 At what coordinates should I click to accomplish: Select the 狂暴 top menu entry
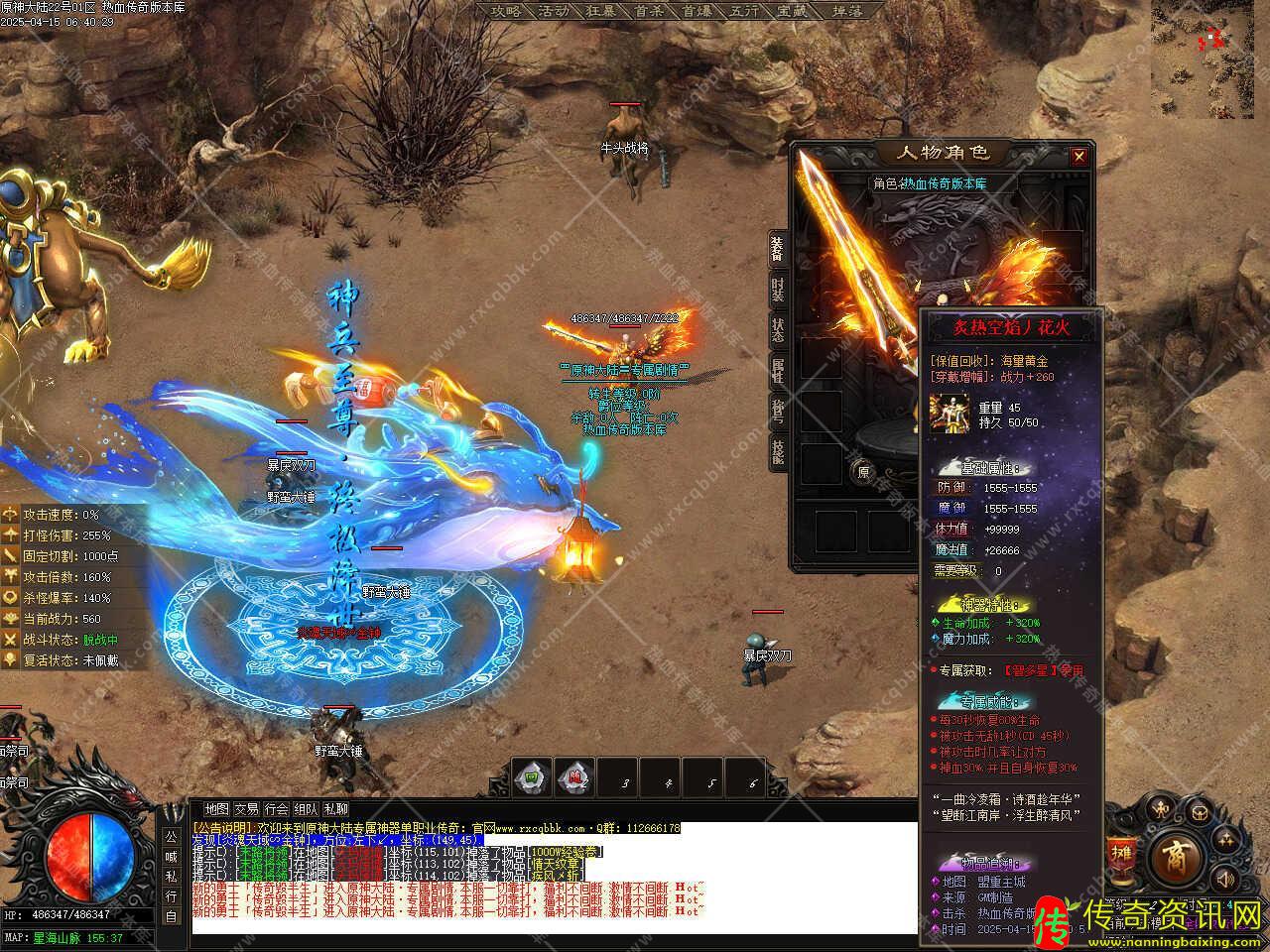click(601, 11)
